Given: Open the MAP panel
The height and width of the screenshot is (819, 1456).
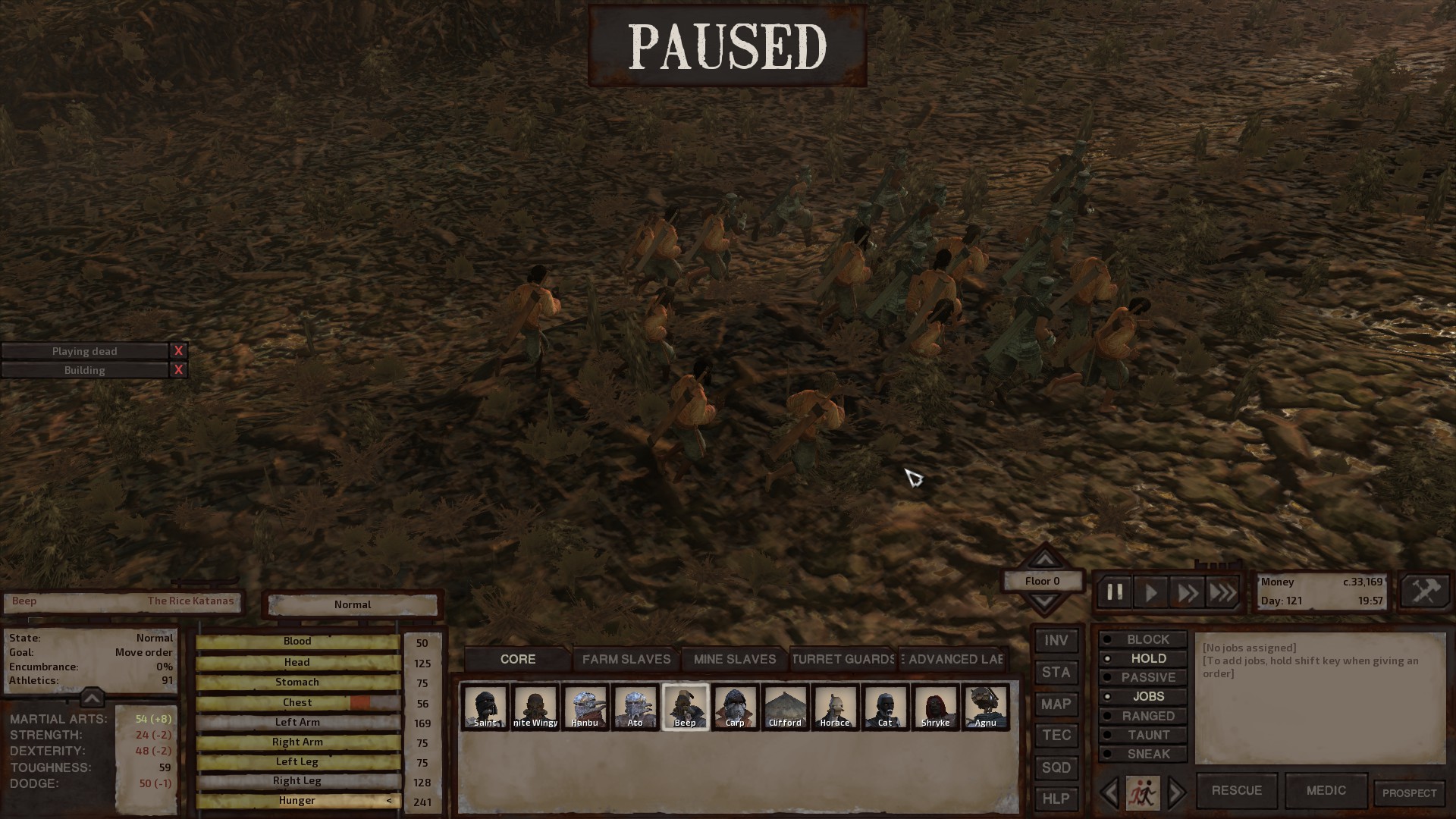Looking at the screenshot, I should tap(1056, 704).
